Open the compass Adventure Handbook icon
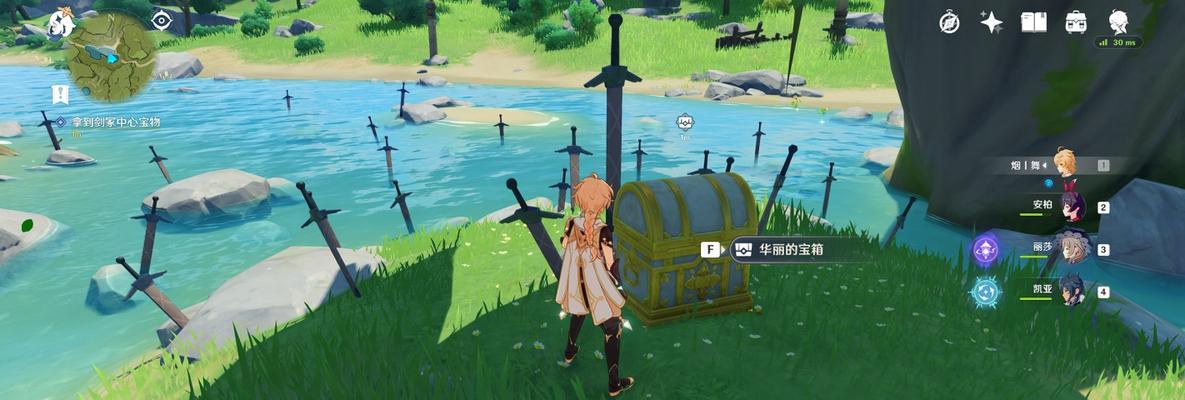The width and height of the screenshot is (1185, 400). point(948,23)
